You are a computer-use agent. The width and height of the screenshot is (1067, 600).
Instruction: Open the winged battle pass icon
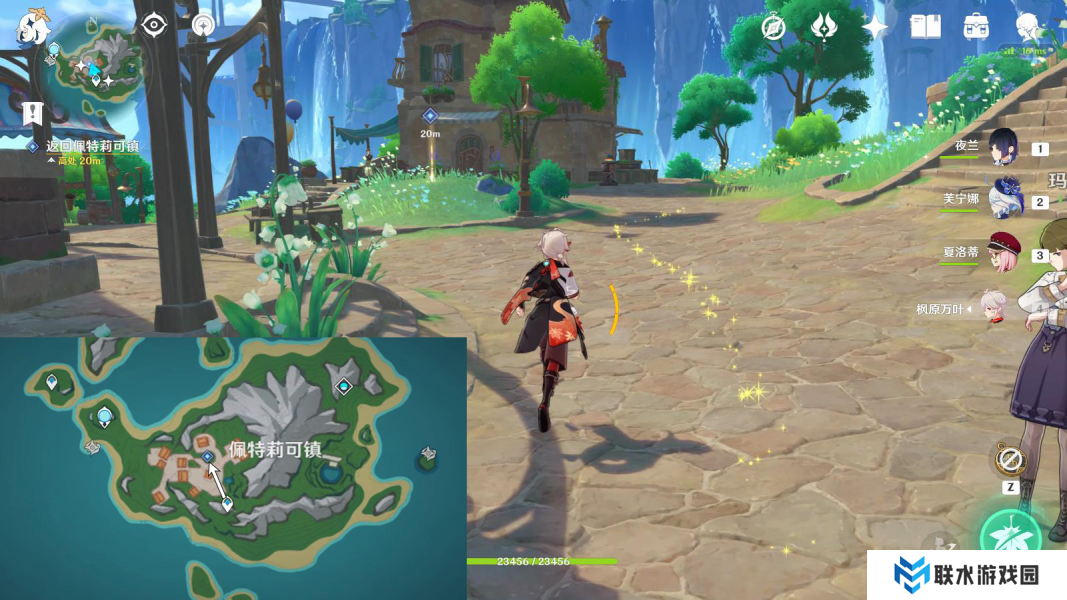(x=824, y=27)
